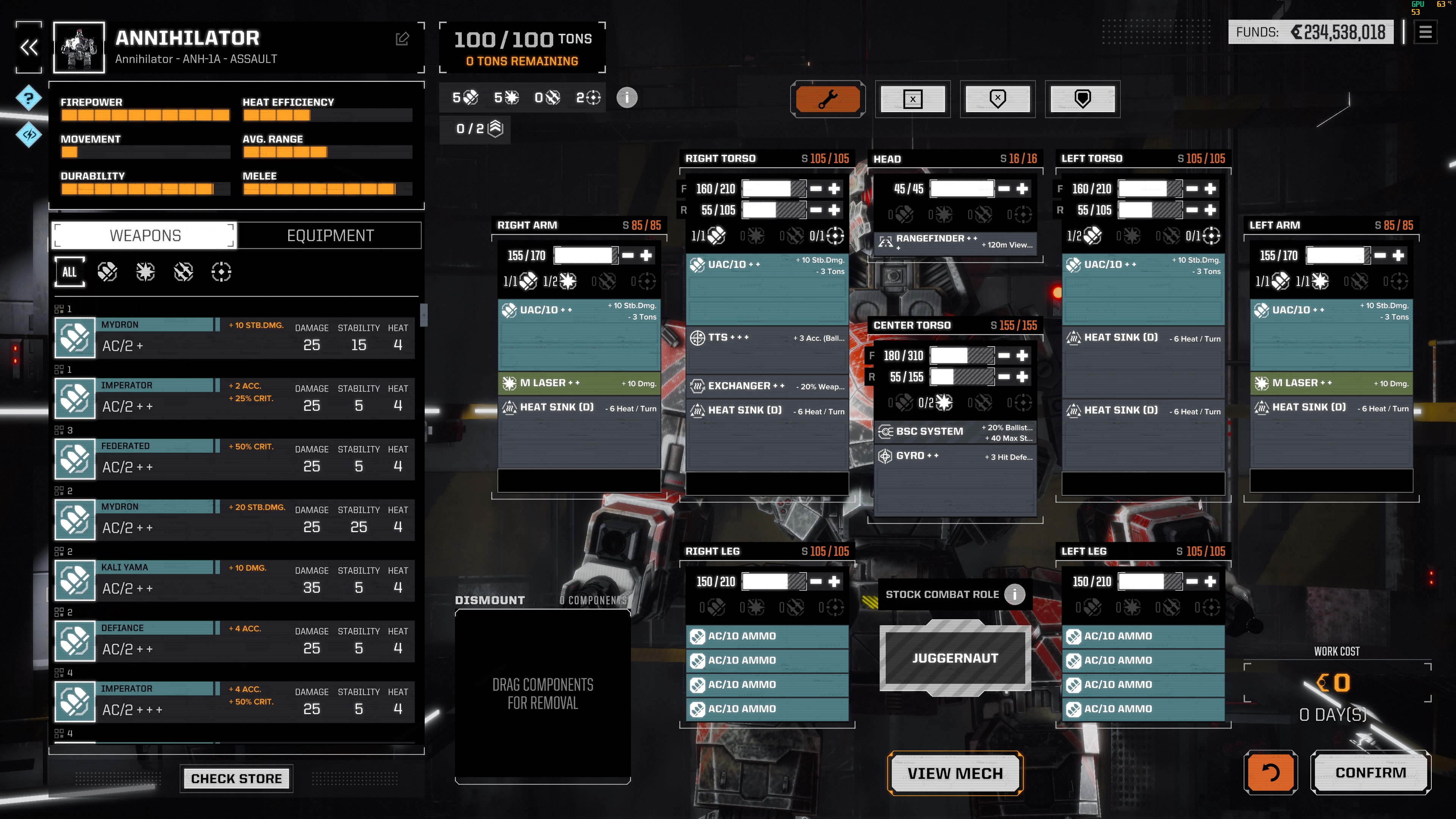Click the Right Arm armor bar
The width and height of the screenshot is (1456, 819).
click(585, 256)
